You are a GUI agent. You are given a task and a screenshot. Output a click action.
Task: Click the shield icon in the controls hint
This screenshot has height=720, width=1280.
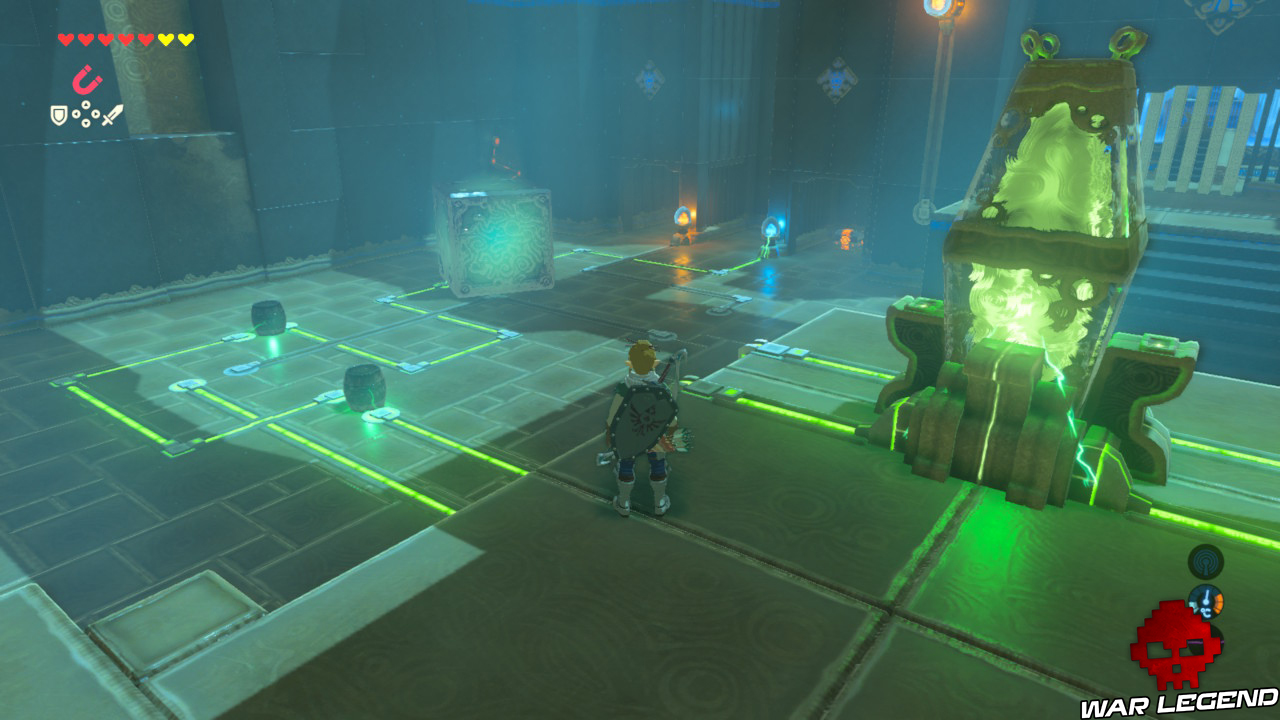point(58,114)
